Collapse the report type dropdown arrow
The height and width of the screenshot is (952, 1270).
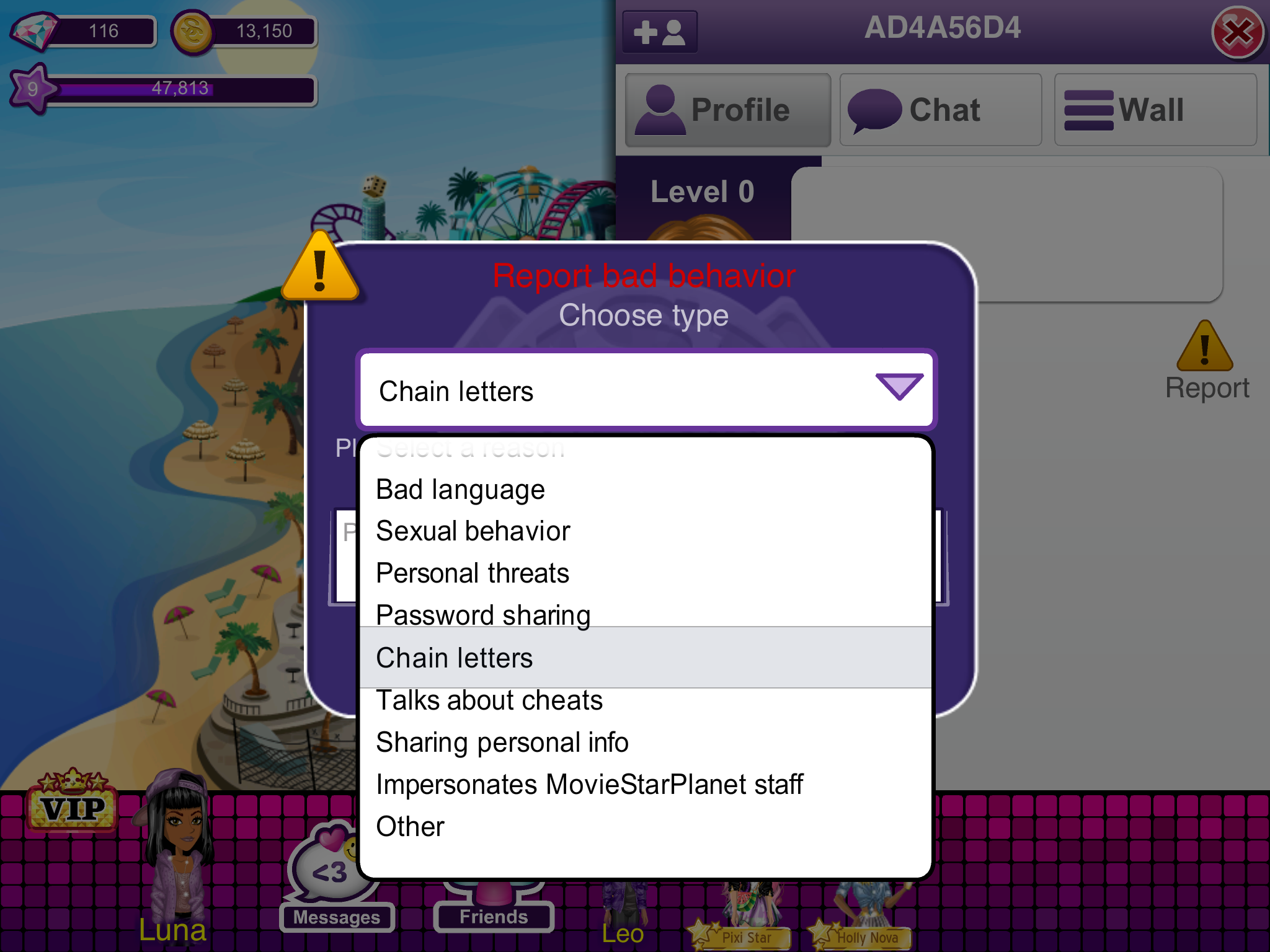coord(899,387)
